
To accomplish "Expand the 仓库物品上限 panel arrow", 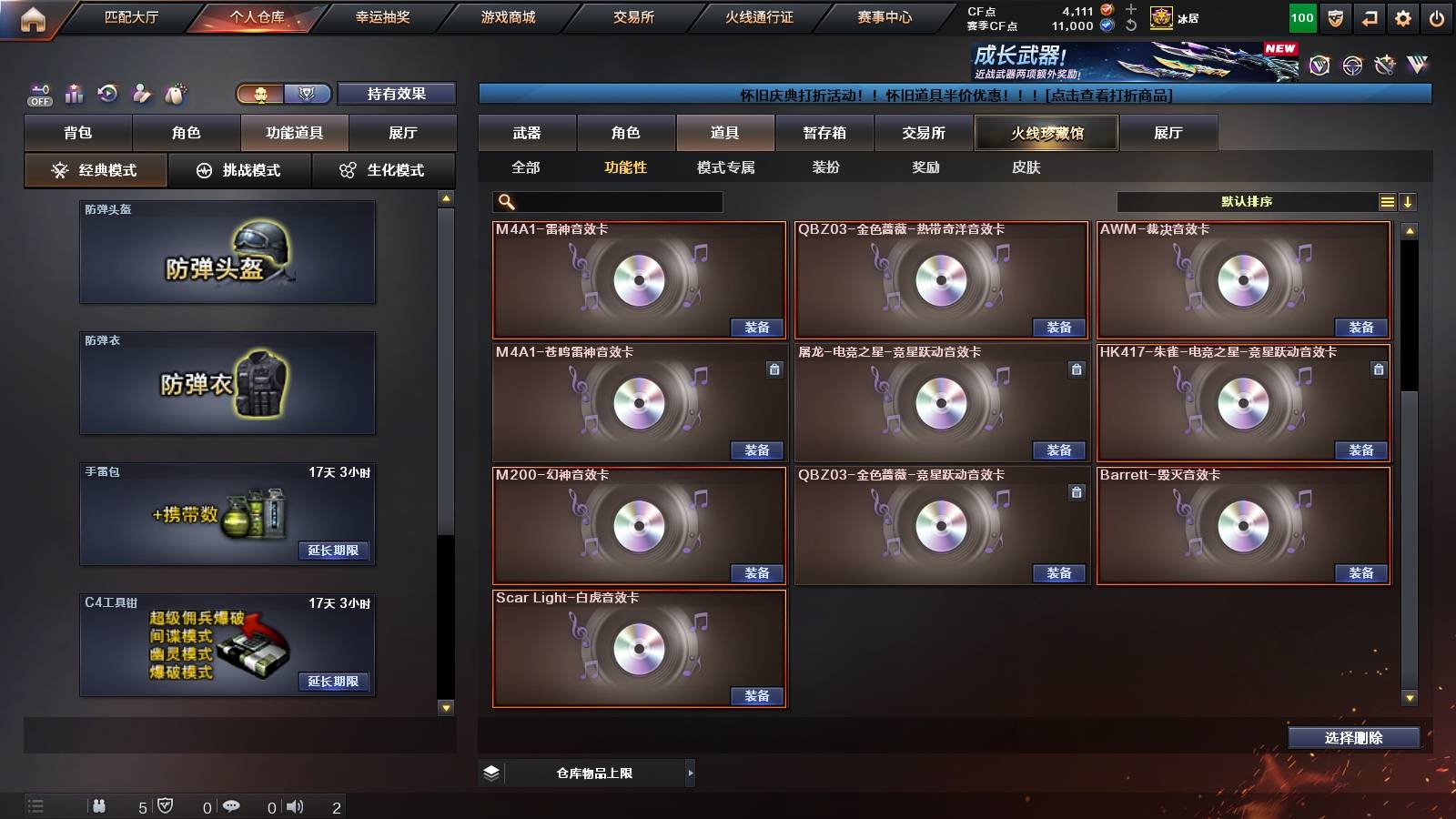I will coord(689,773).
